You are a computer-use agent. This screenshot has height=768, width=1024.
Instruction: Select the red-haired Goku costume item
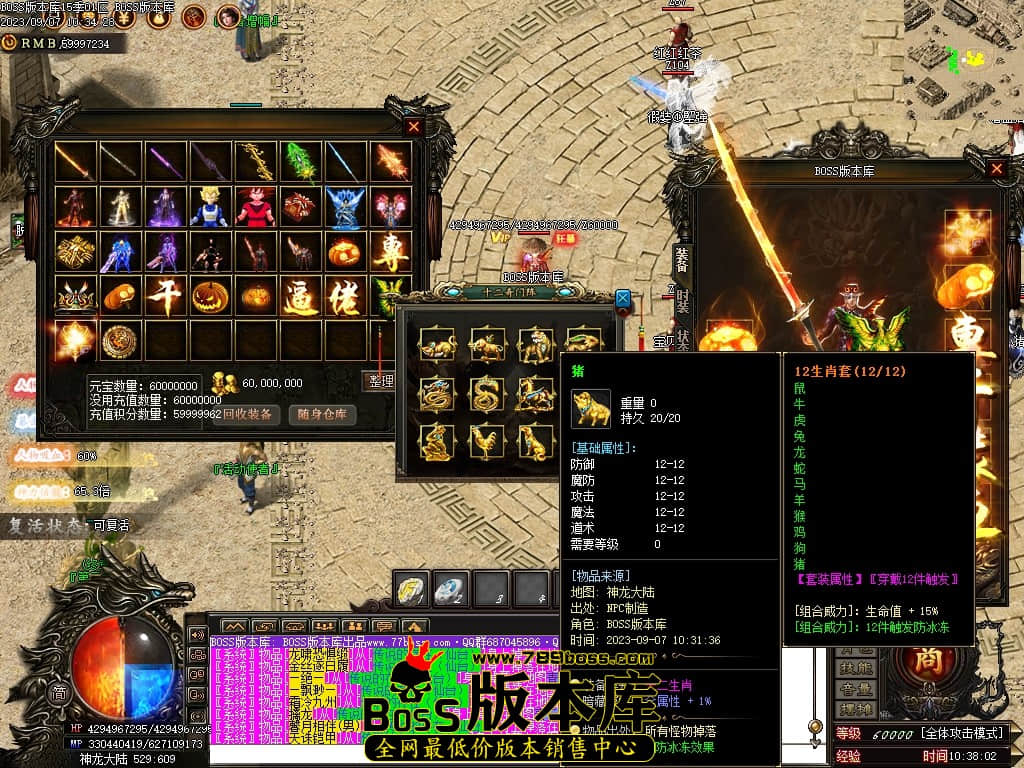tap(255, 207)
